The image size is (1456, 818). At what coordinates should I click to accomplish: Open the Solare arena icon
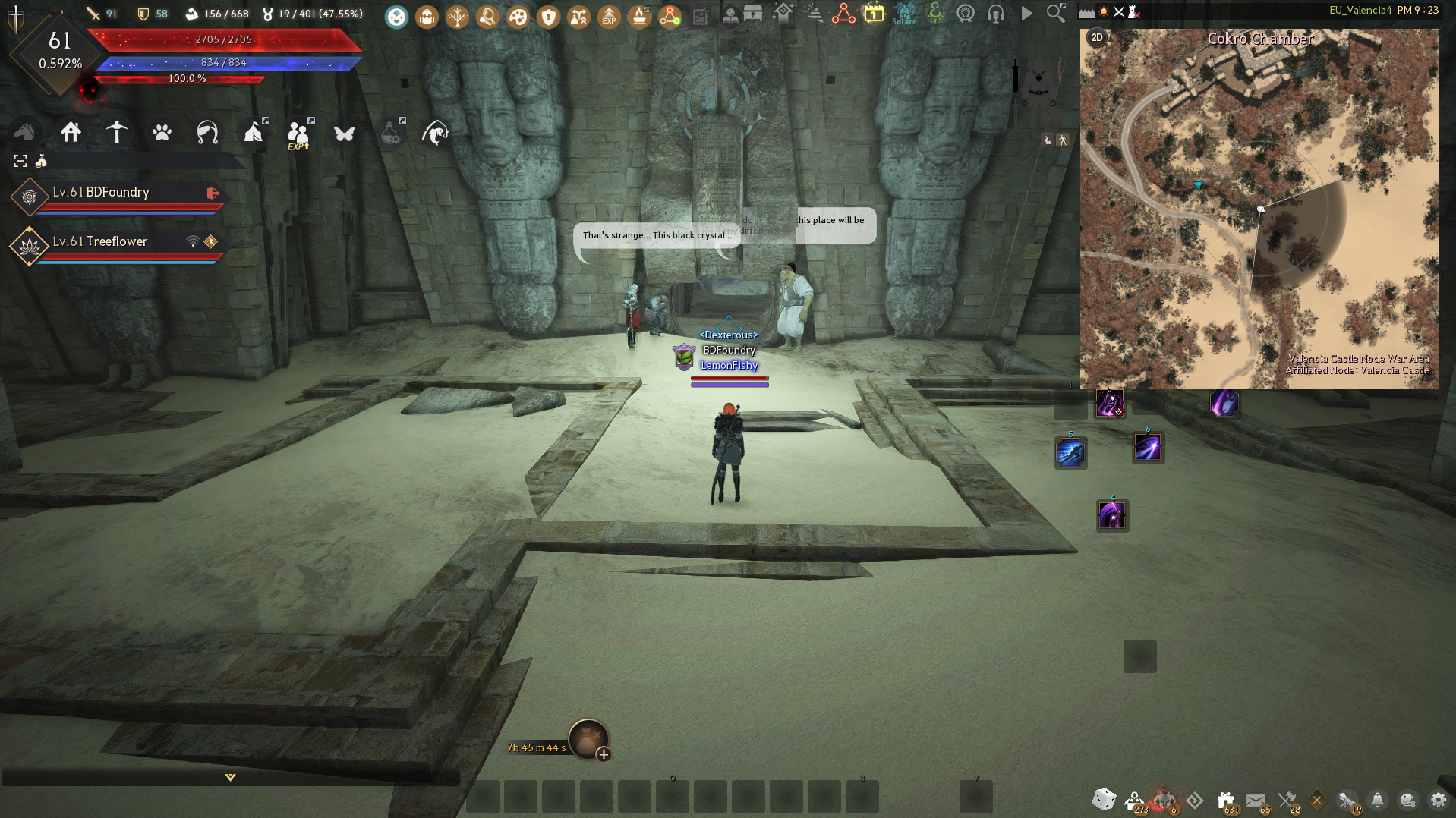(905, 14)
